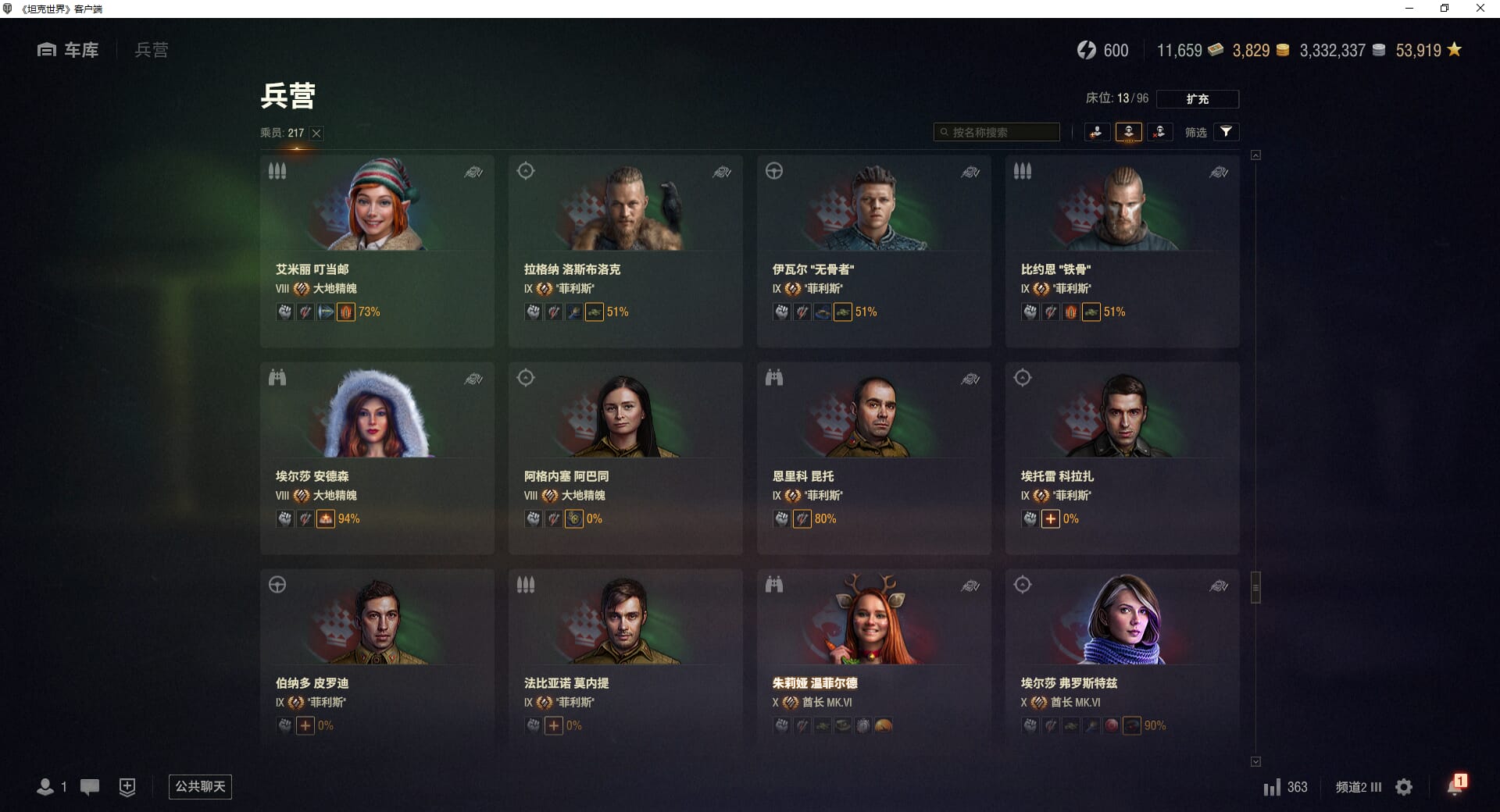The height and width of the screenshot is (812, 1500).
Task: Close the game client window
Action: point(1480,9)
